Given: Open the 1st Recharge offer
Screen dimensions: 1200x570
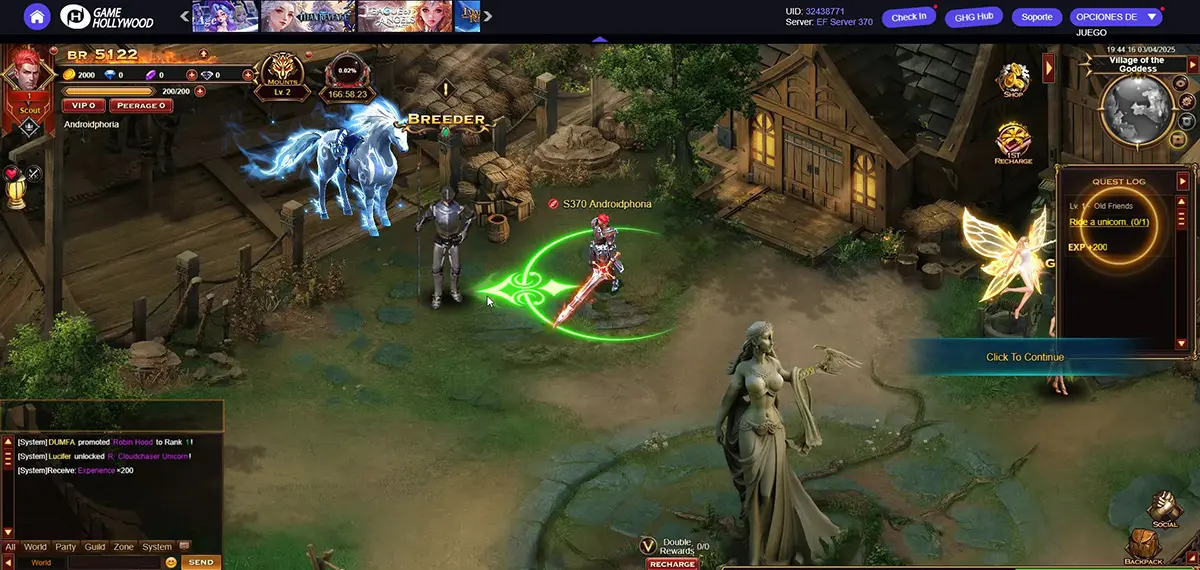Looking at the screenshot, I should (1013, 143).
